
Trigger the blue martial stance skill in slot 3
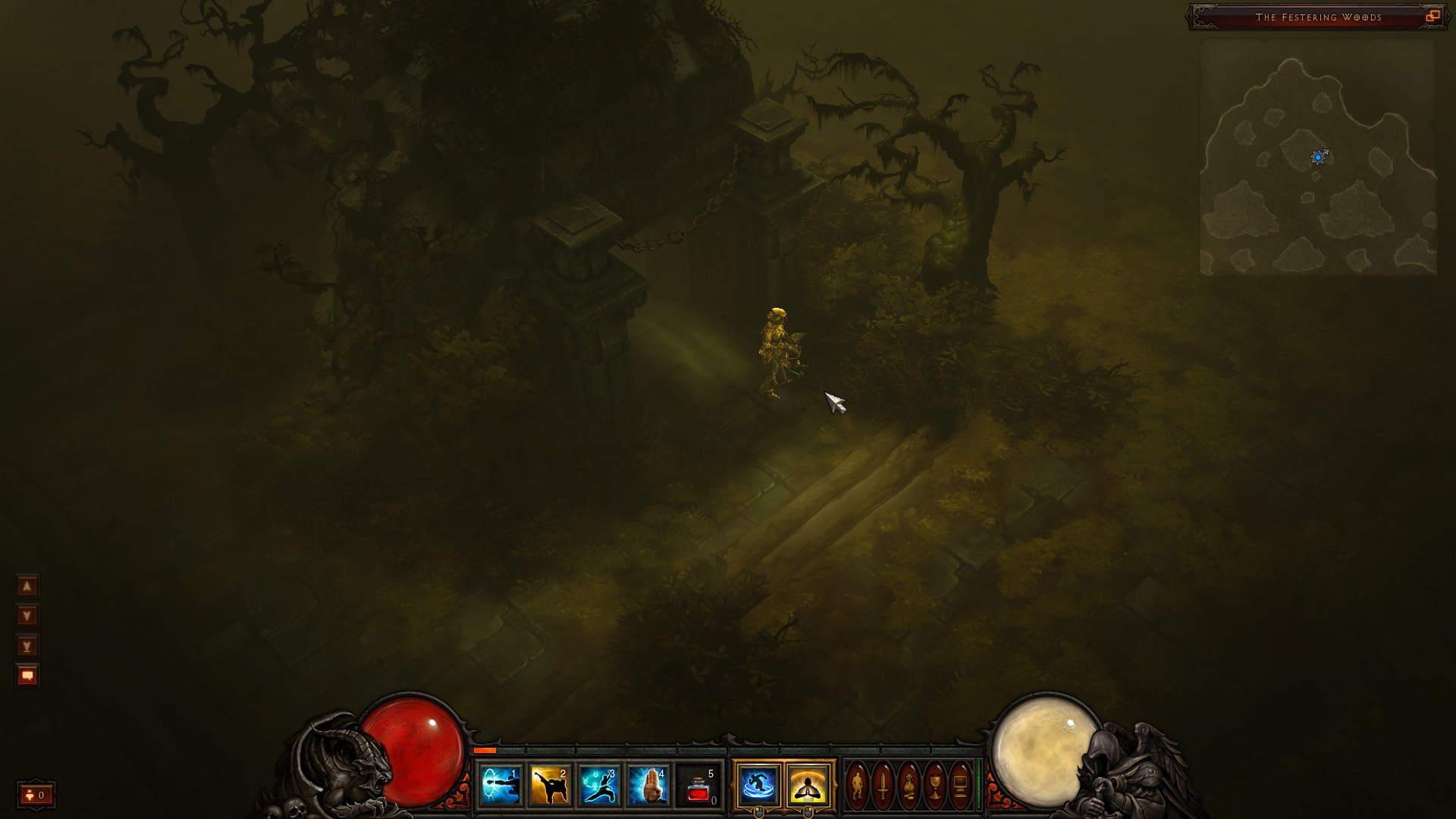tap(599, 786)
